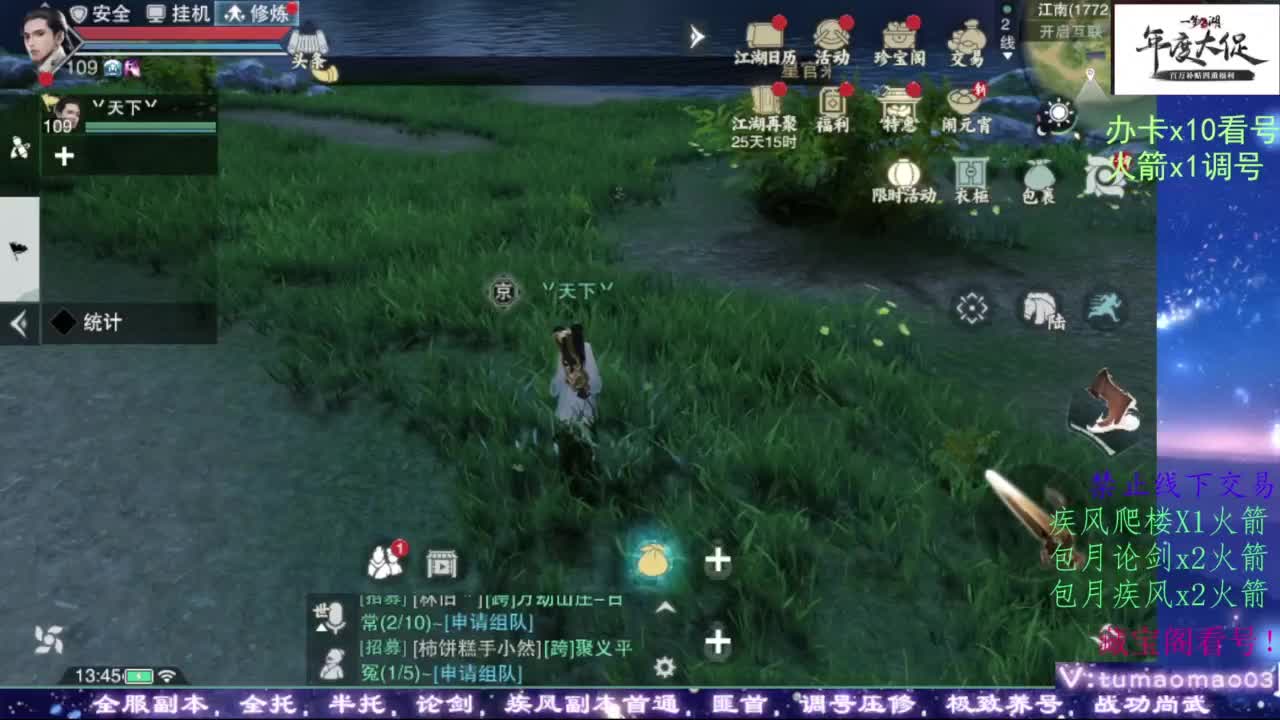This screenshot has height=720, width=1280.
Task: Switch to the 挂机 tab
Action: coord(188,13)
